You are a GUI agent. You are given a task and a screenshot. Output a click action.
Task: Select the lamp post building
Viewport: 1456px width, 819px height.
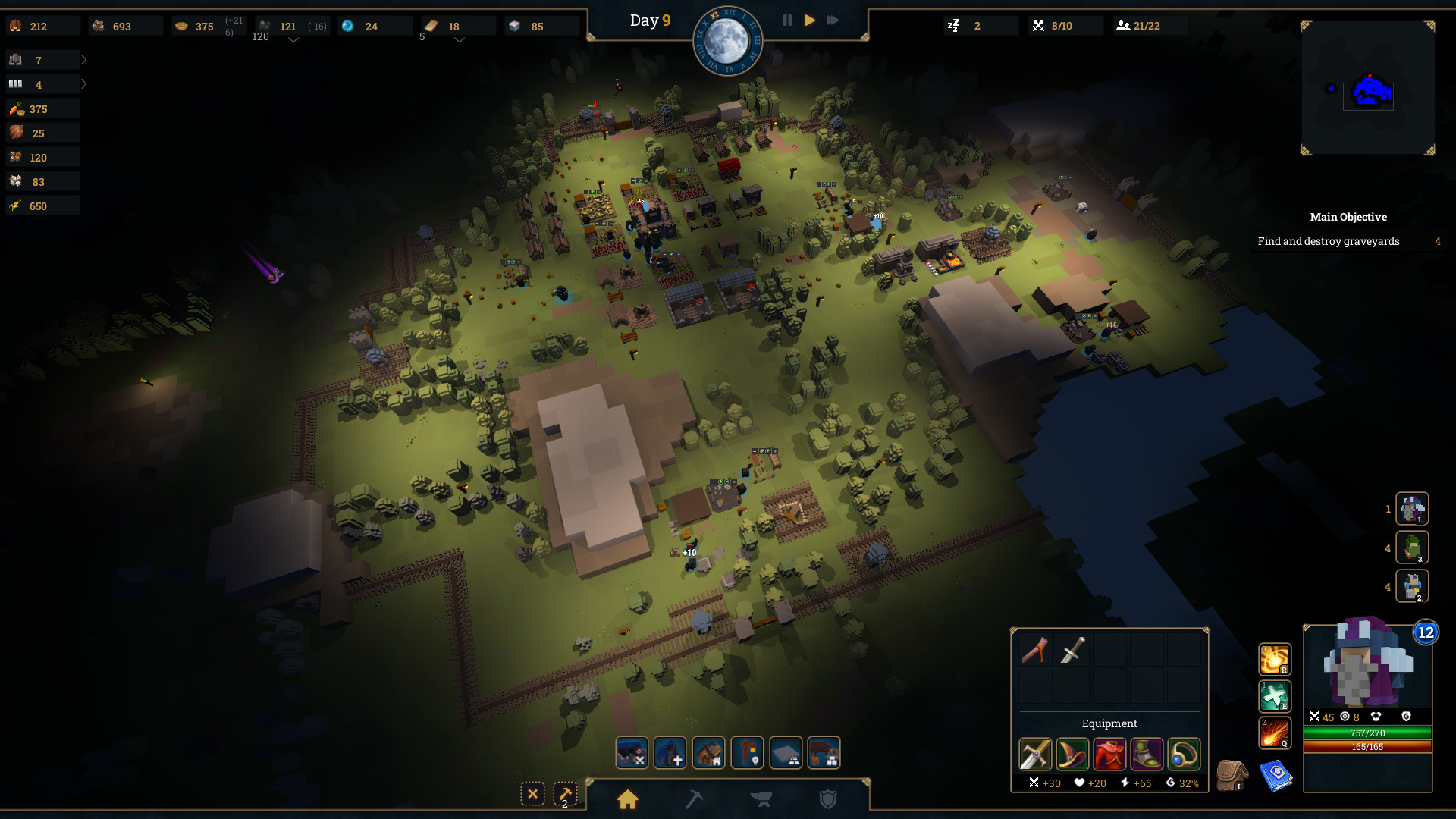coord(747,753)
